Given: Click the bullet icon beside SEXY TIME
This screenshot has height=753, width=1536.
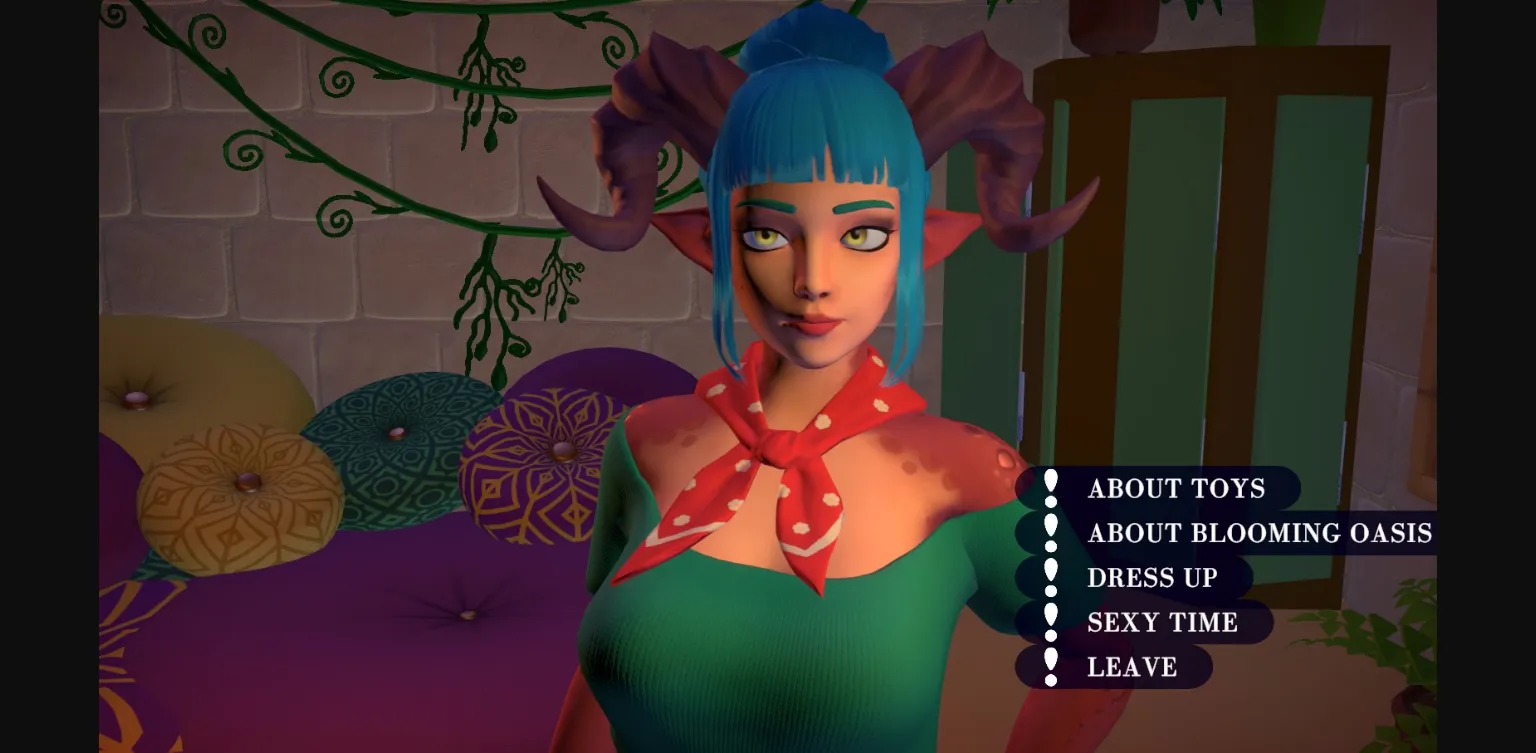Looking at the screenshot, I should (1050, 622).
